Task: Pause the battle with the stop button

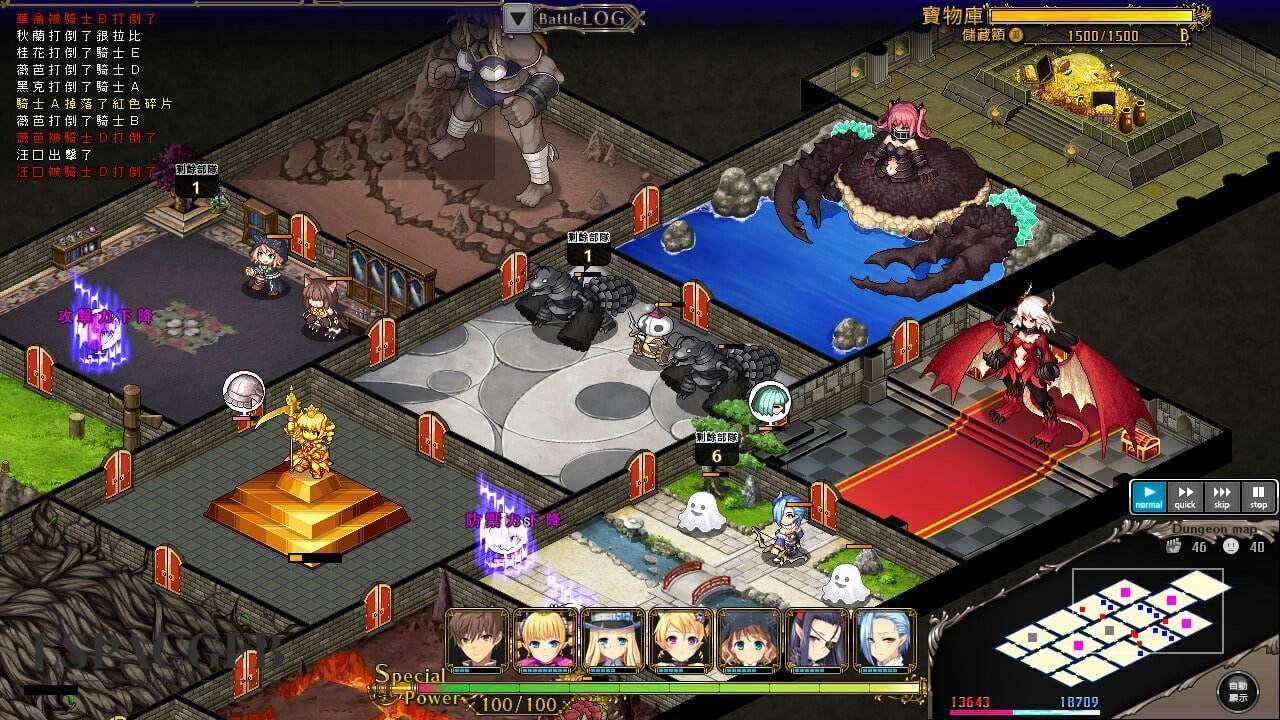Action: click(1258, 496)
